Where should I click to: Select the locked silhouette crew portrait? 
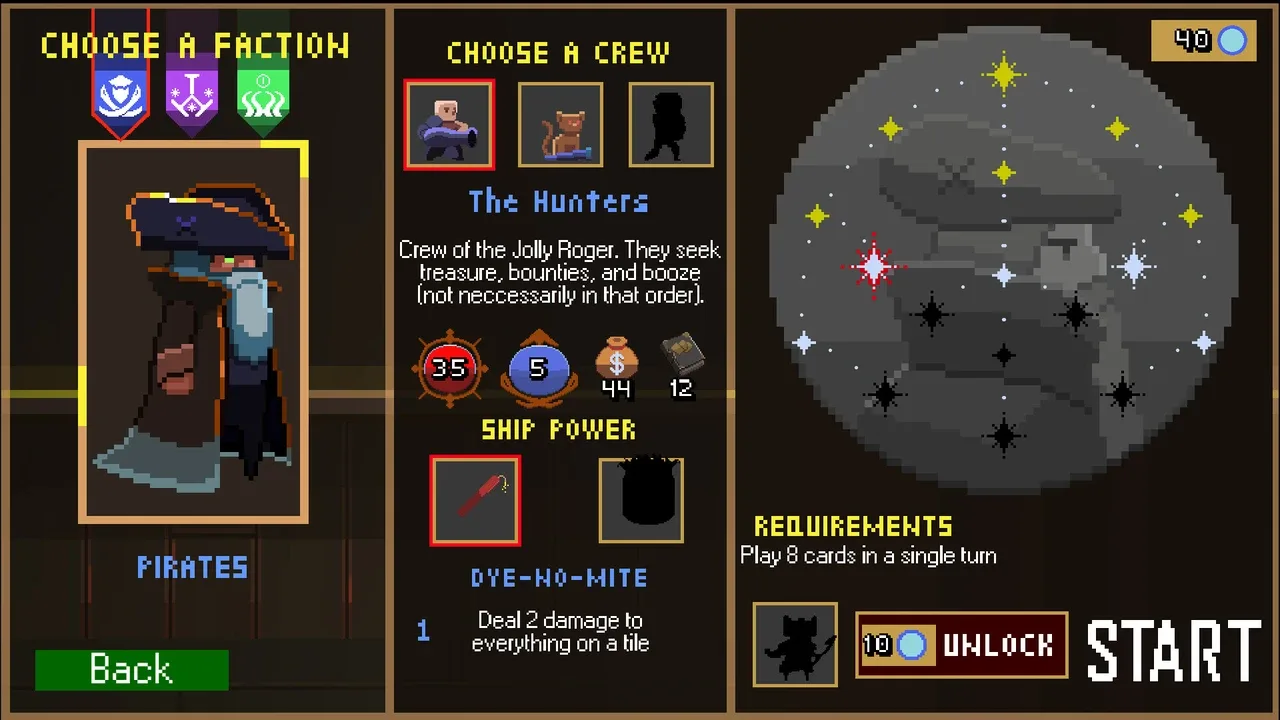click(671, 125)
